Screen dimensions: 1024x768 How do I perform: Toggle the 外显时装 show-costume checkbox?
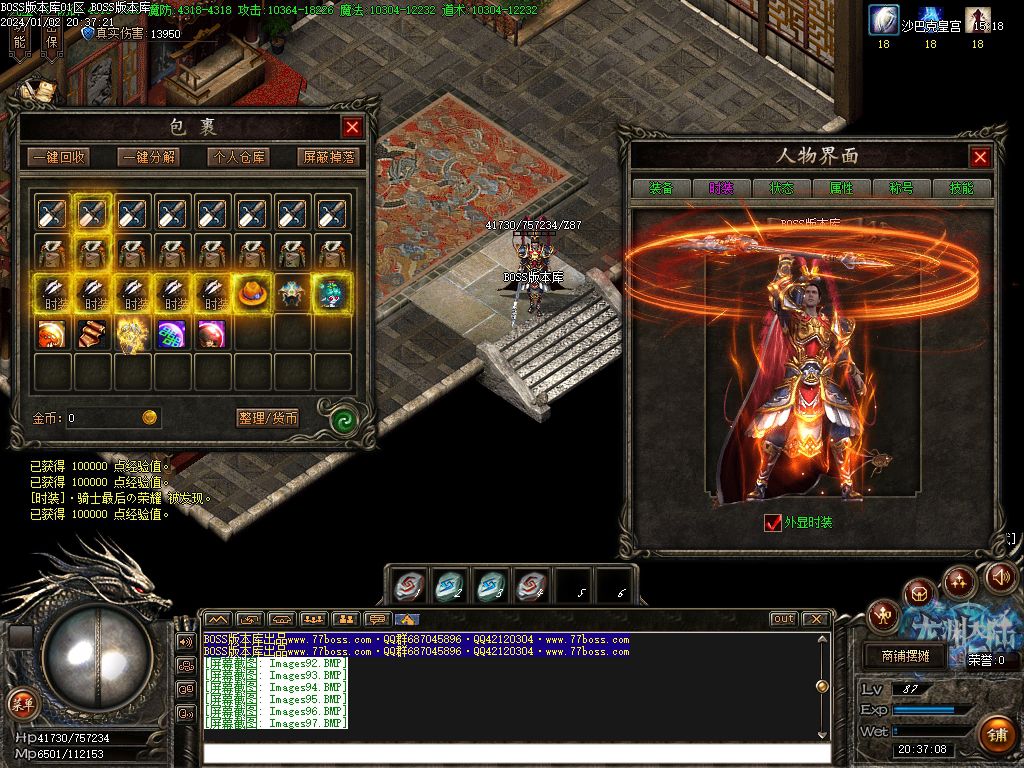click(772, 522)
